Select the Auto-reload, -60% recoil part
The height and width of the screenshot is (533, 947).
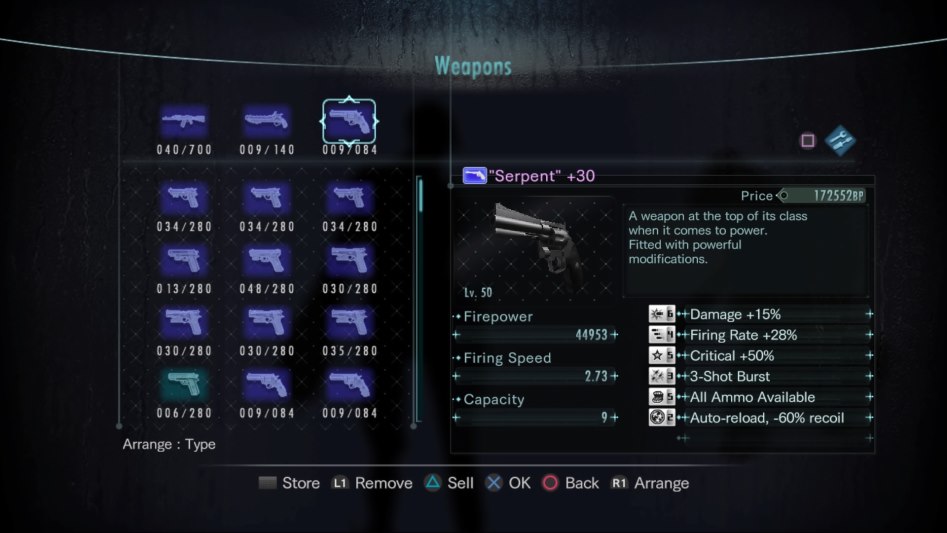(760, 418)
